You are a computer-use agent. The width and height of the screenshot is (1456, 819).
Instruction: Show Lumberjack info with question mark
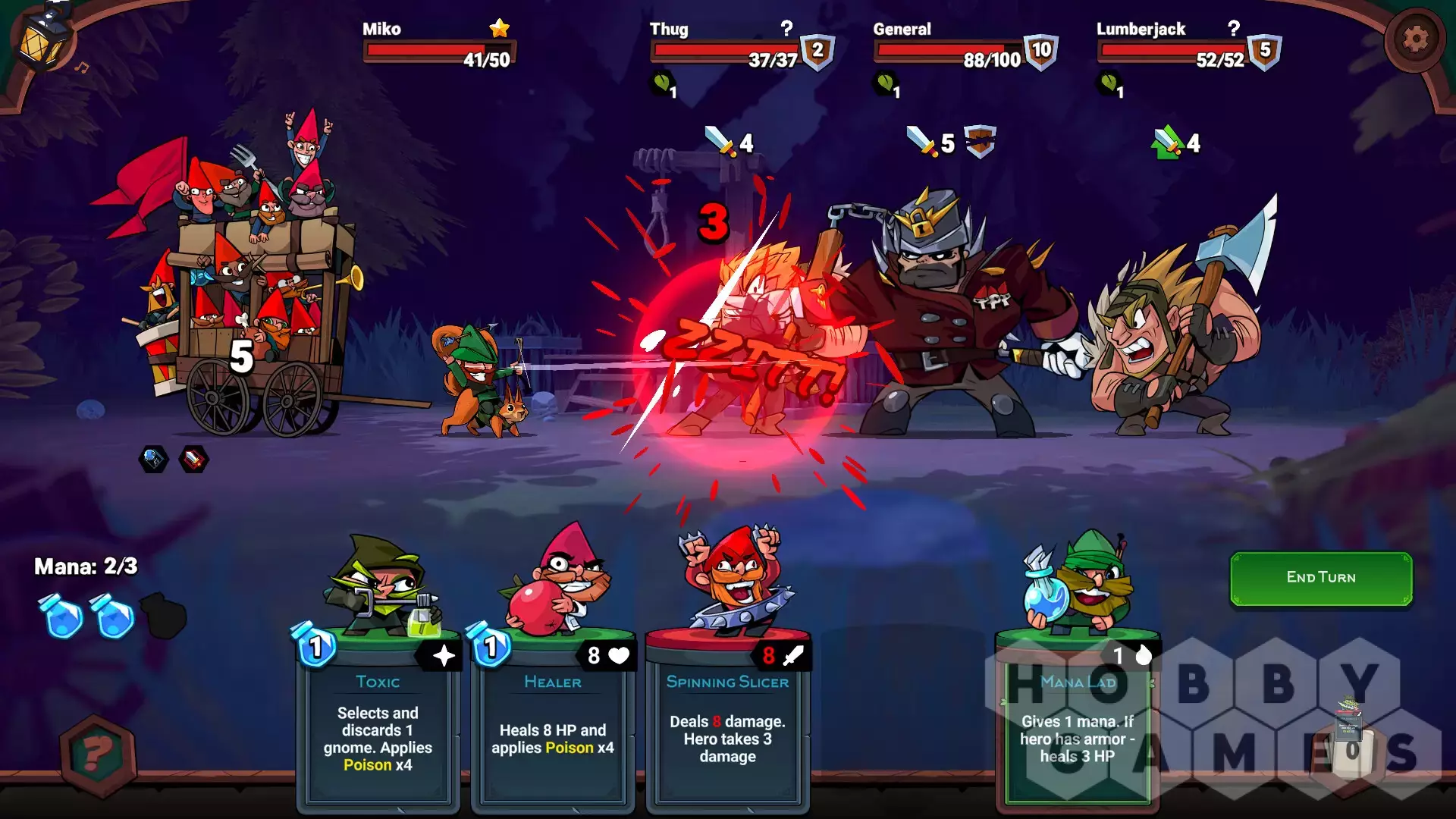pyautogui.click(x=1234, y=29)
